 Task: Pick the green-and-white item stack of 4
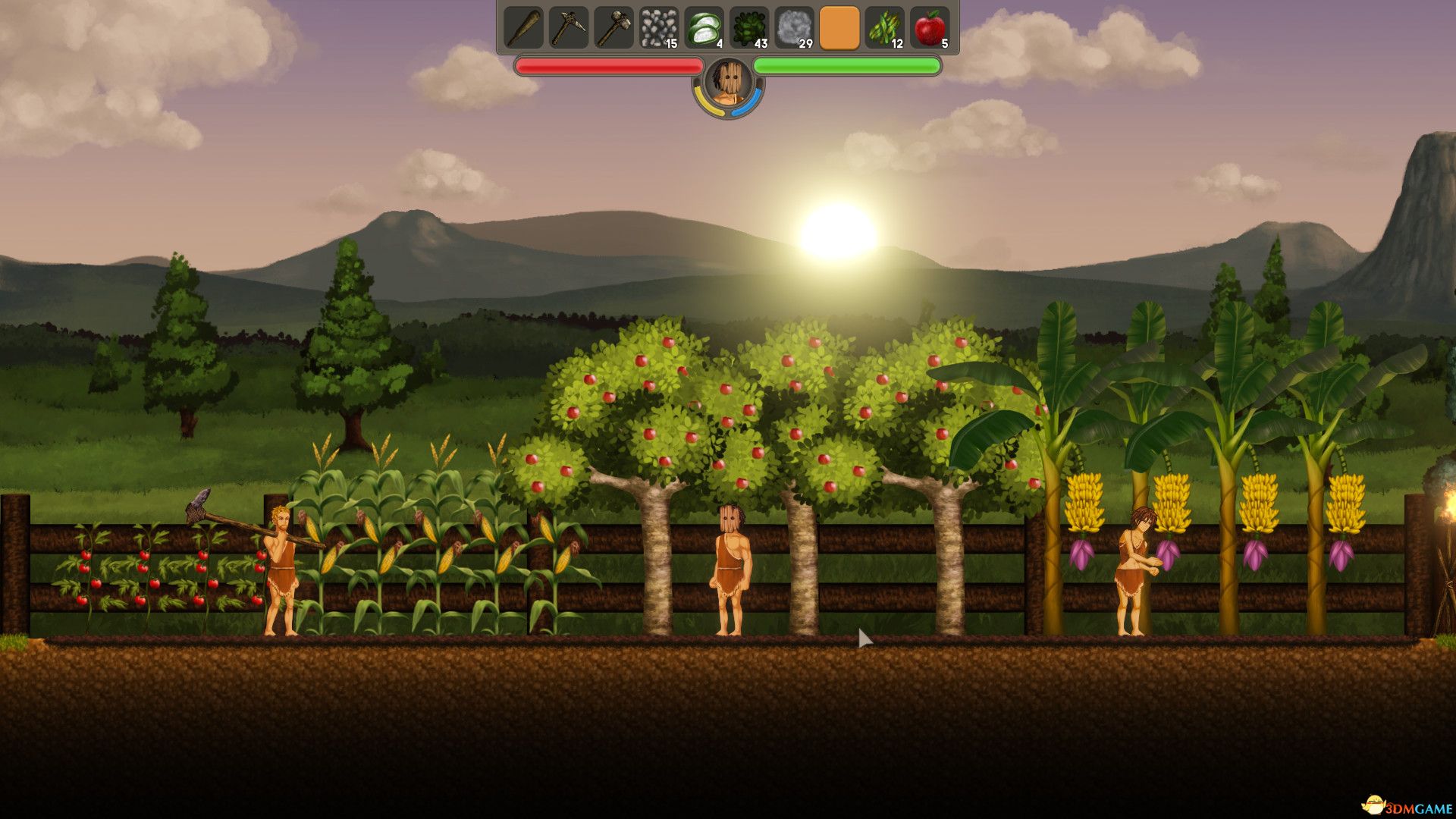704,28
